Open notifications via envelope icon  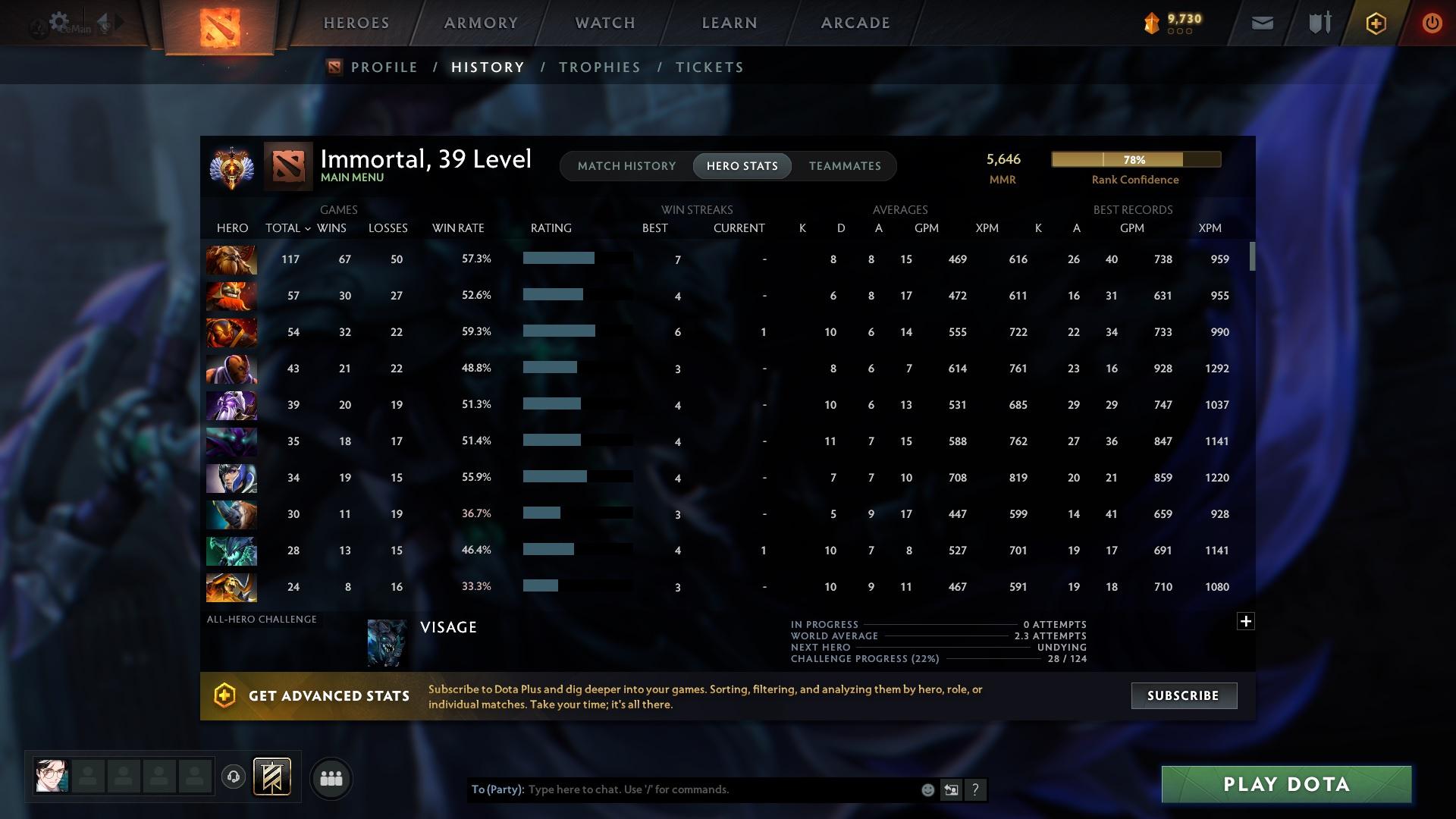pyautogui.click(x=1261, y=23)
